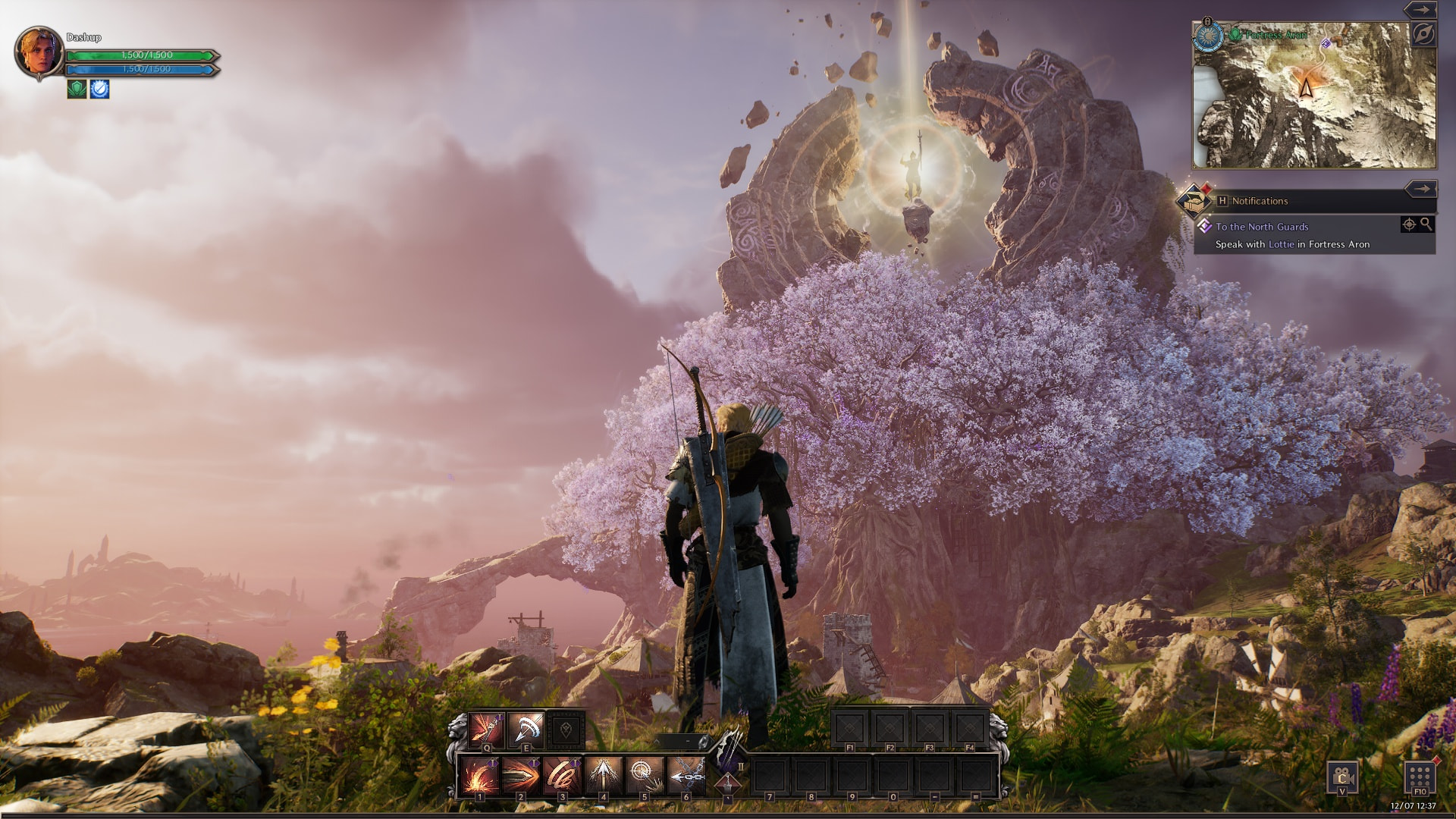Screen dimensions: 1456x819
Task: Use the upward arrow skill in slot 4
Action: pyautogui.click(x=604, y=776)
